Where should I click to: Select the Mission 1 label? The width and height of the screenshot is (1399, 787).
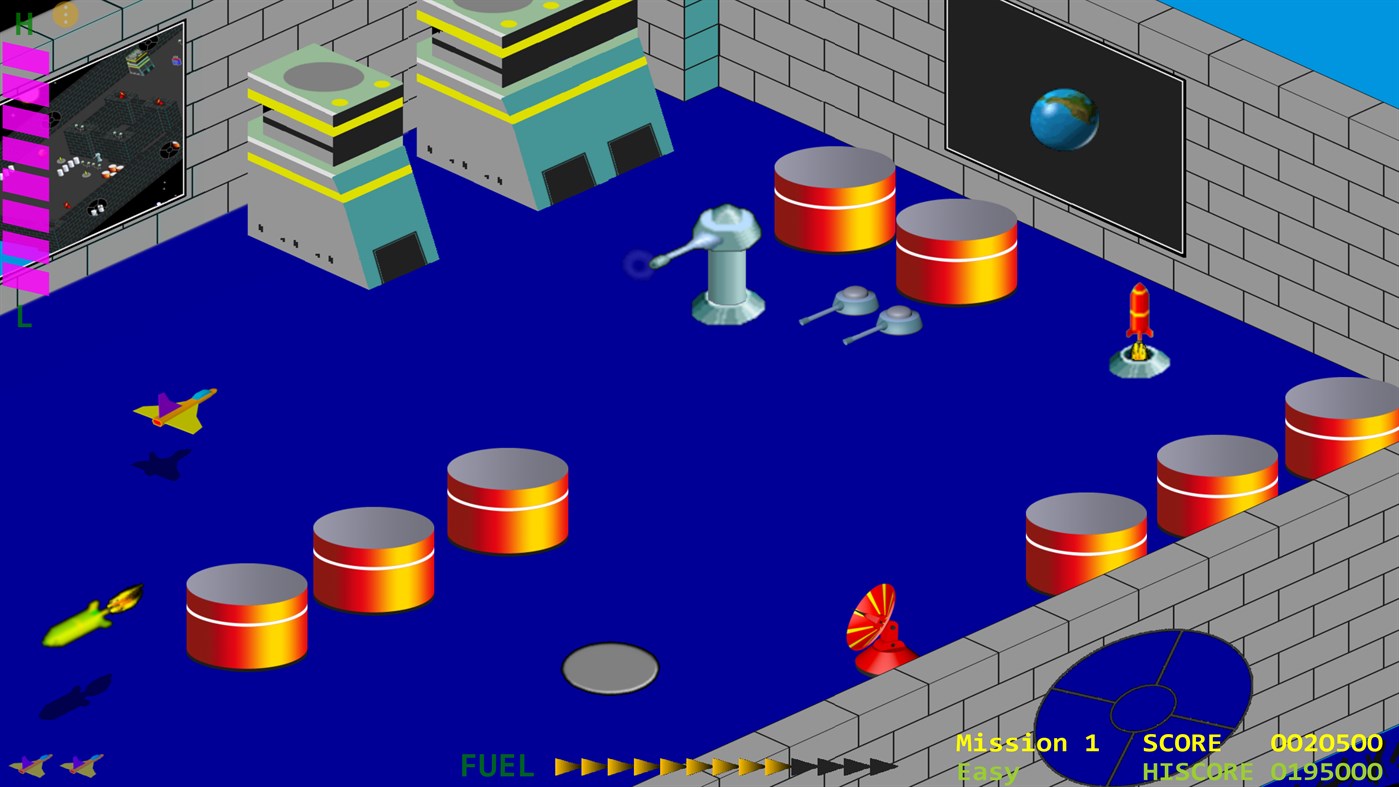1027,743
